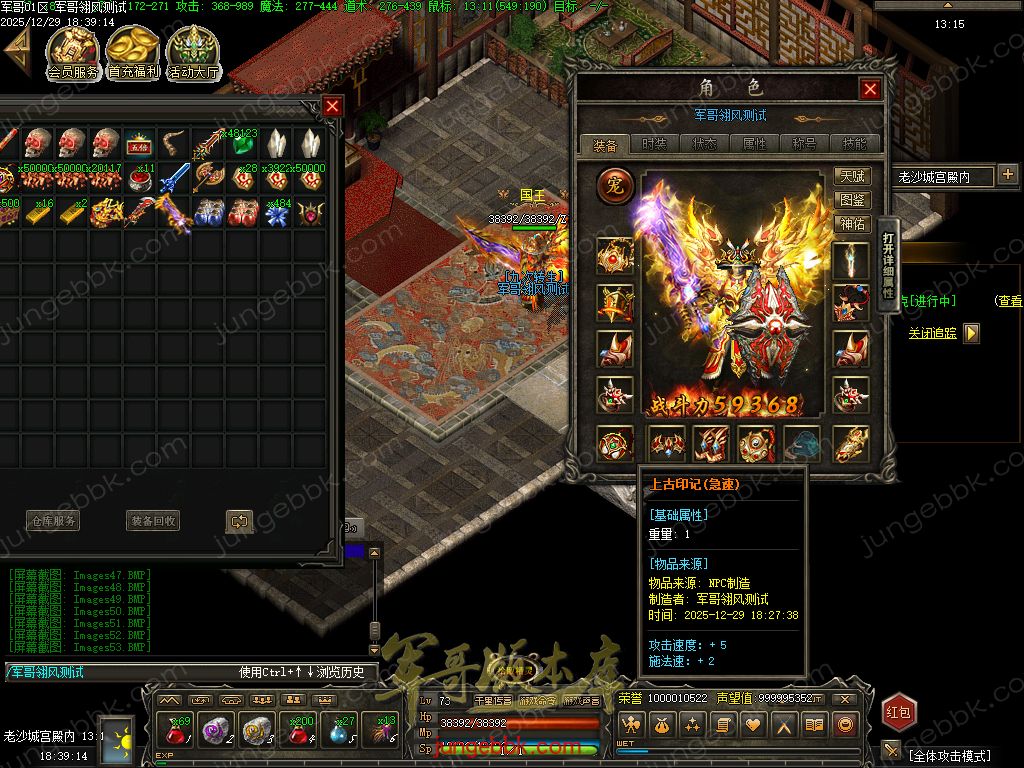Open 仓库服务 warehouse service
Image resolution: width=1024 pixels, height=768 pixels.
52,521
